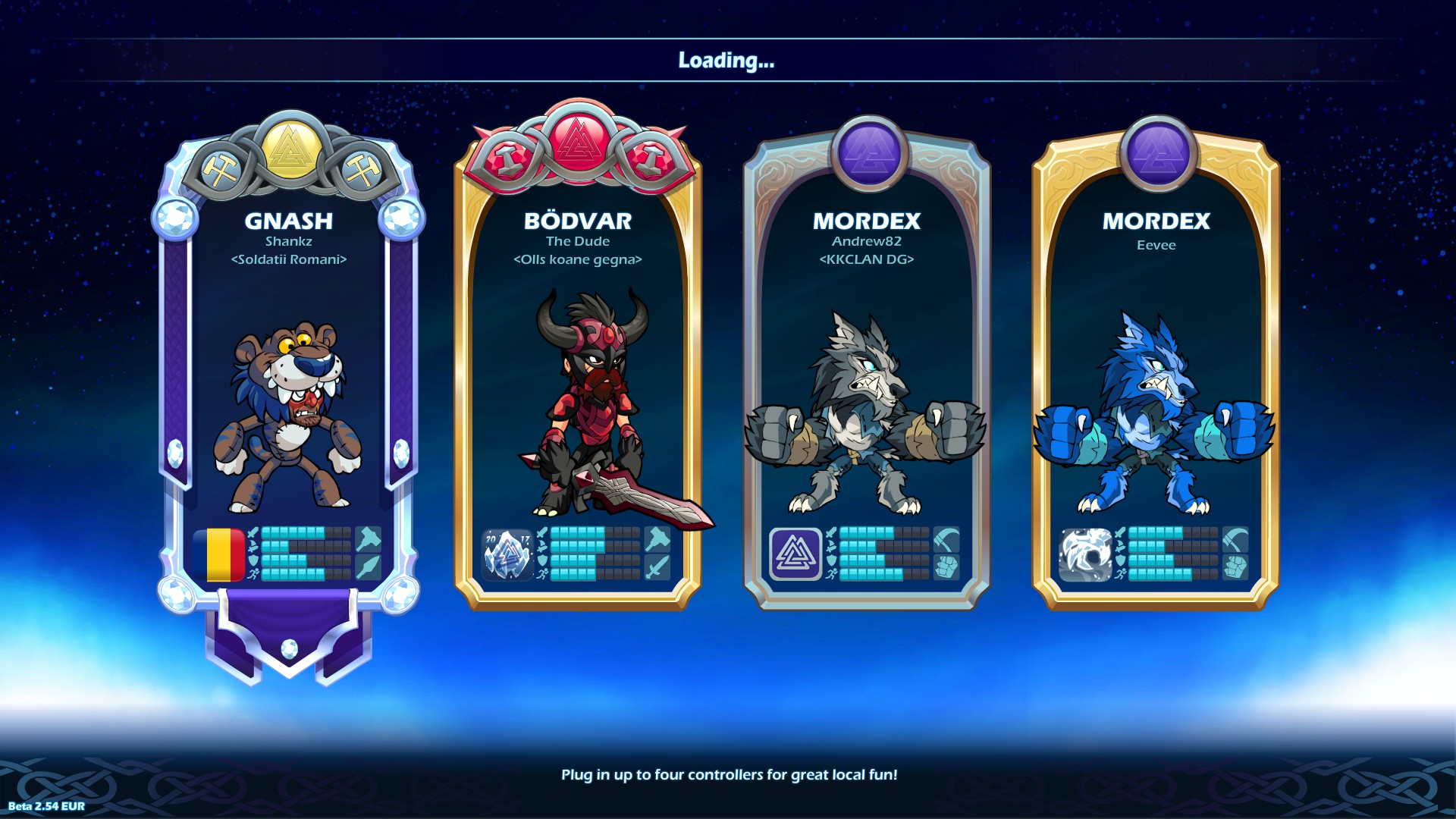
Task: Select the white wolf sigil avatar on Eevee's card
Action: pos(1086,554)
